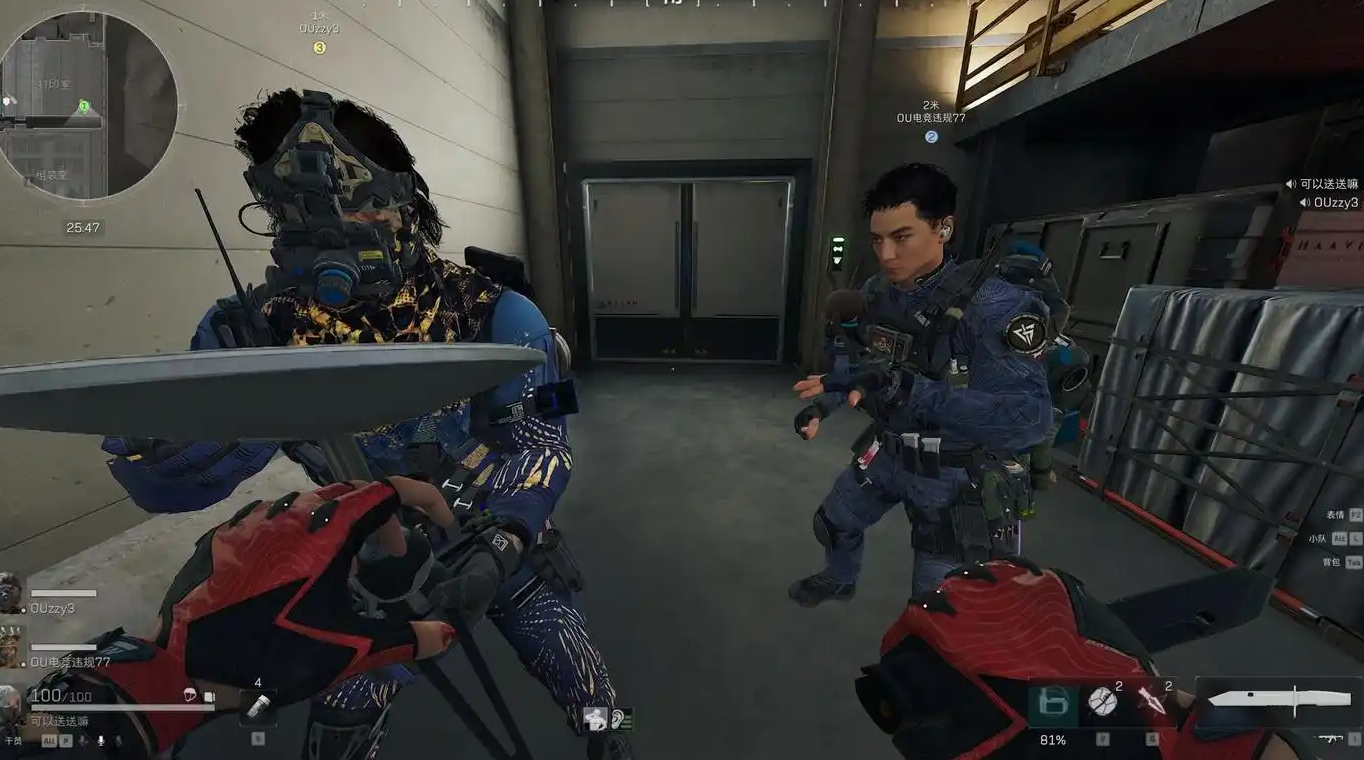The width and height of the screenshot is (1364, 760).
Task: Select squadmate OUzzy3's portrait
Action: pos(11,593)
